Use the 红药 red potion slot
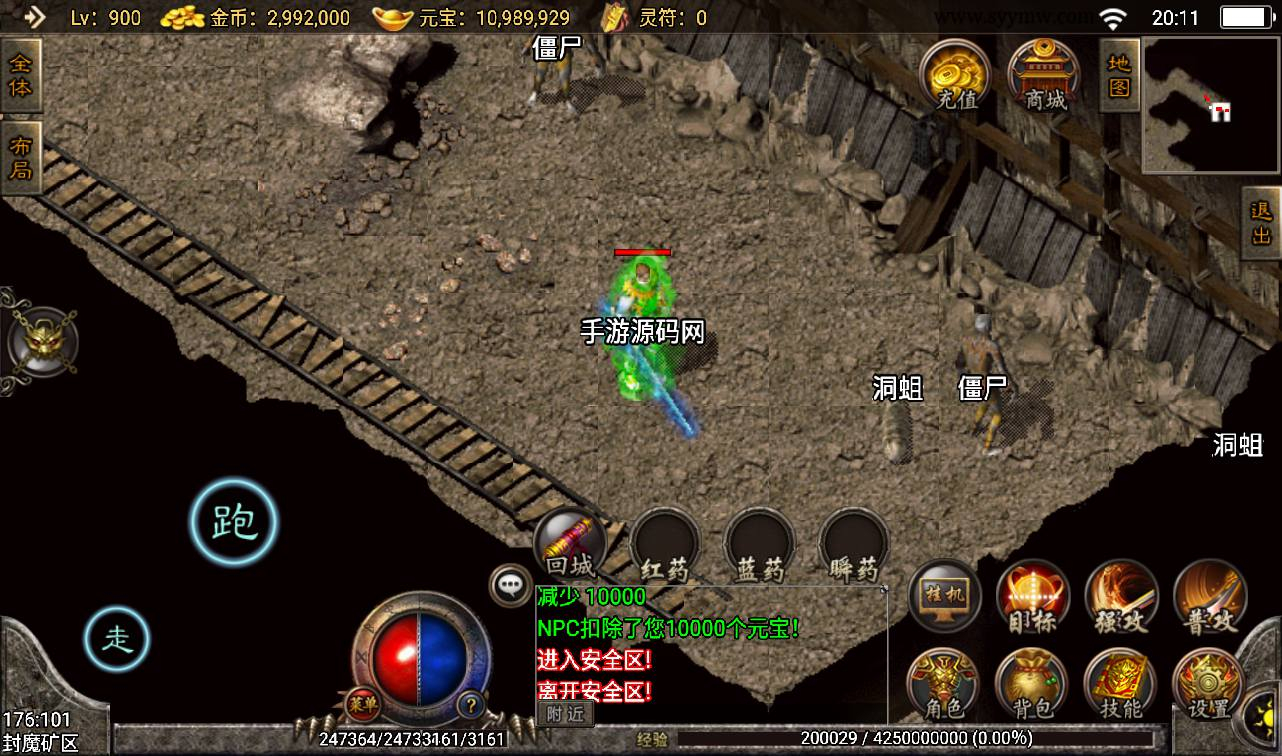This screenshot has width=1282, height=756. 665,545
